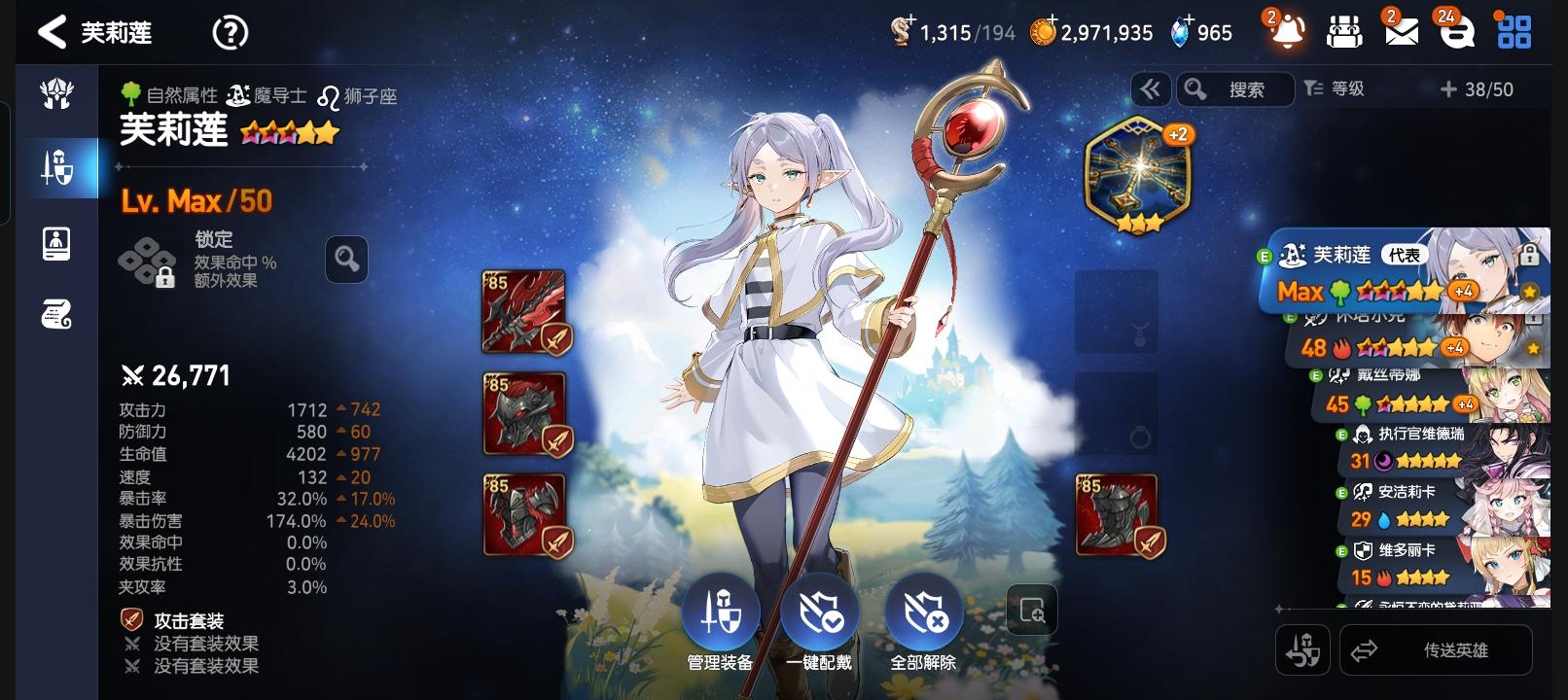Click the magnifier beside the locked stat effects

pyautogui.click(x=346, y=260)
